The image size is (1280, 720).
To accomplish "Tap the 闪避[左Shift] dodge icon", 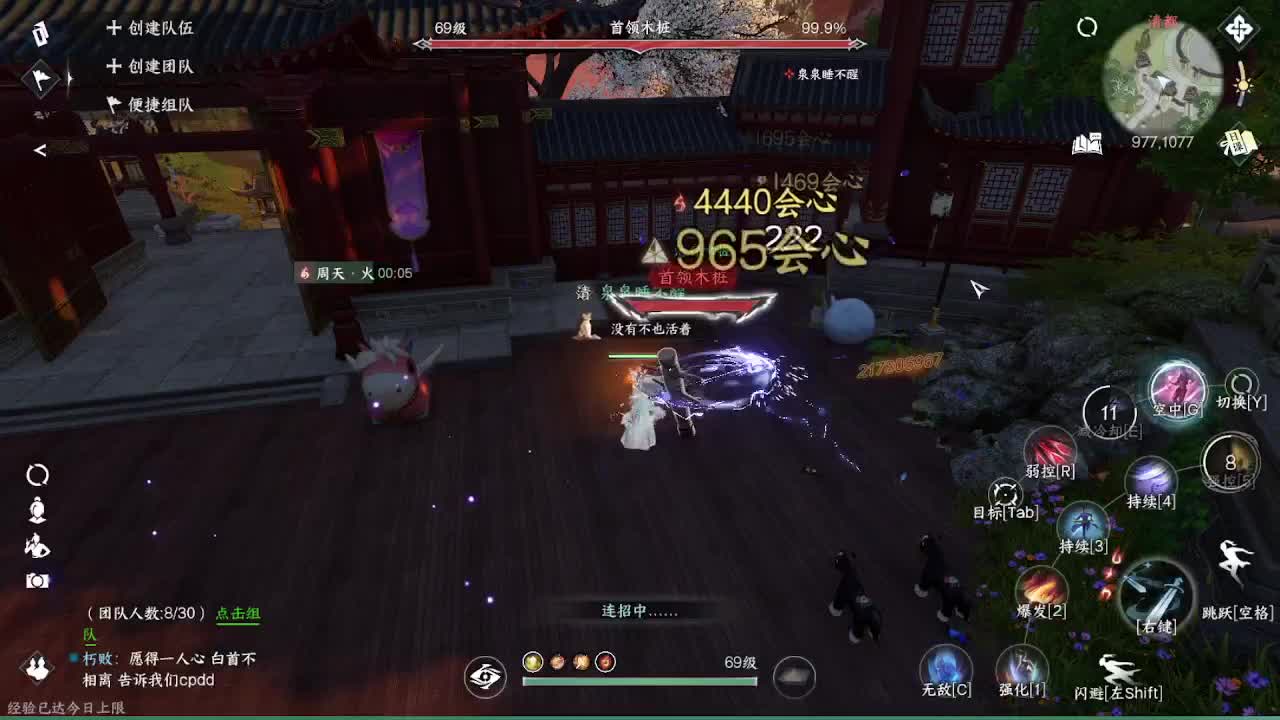I will (1118, 664).
